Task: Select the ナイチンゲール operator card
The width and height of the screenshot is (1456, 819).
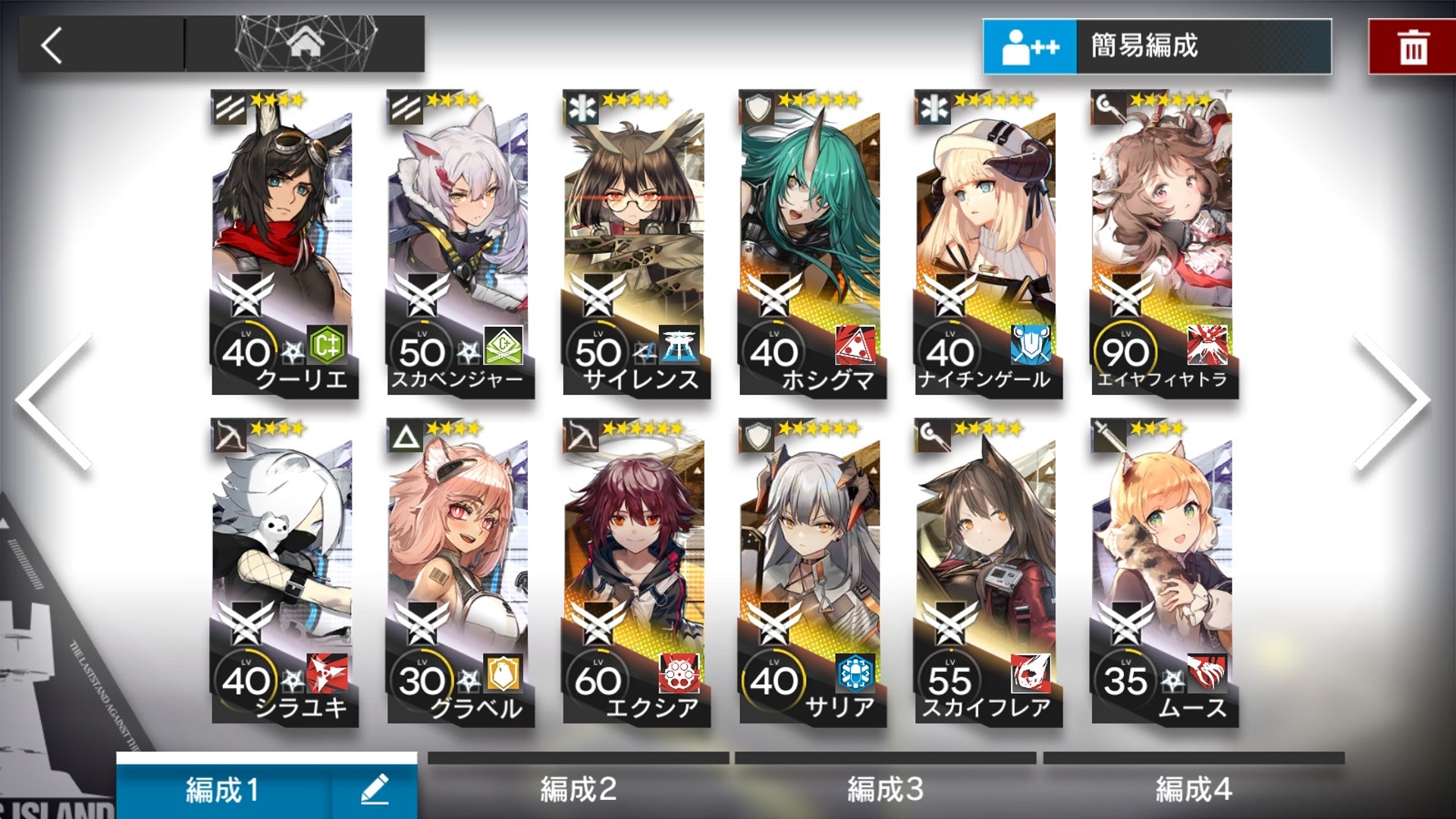Action: click(987, 243)
